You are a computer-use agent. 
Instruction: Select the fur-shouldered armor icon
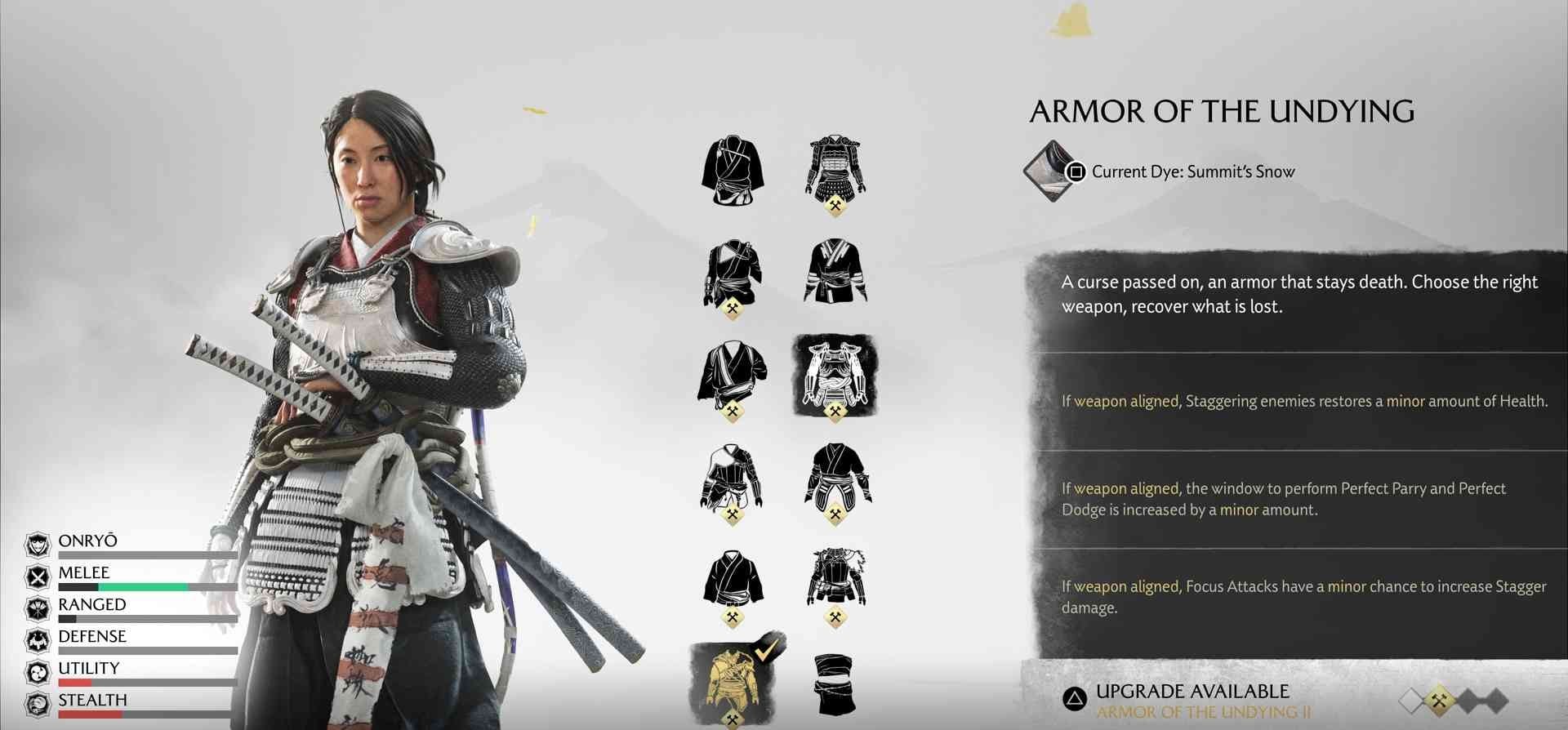[x=835, y=578]
